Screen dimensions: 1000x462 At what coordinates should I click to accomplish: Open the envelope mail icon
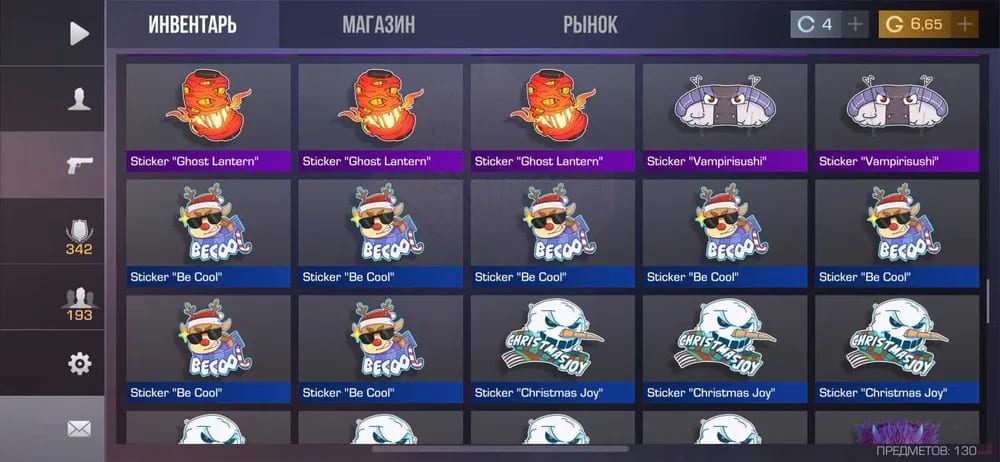click(x=79, y=429)
